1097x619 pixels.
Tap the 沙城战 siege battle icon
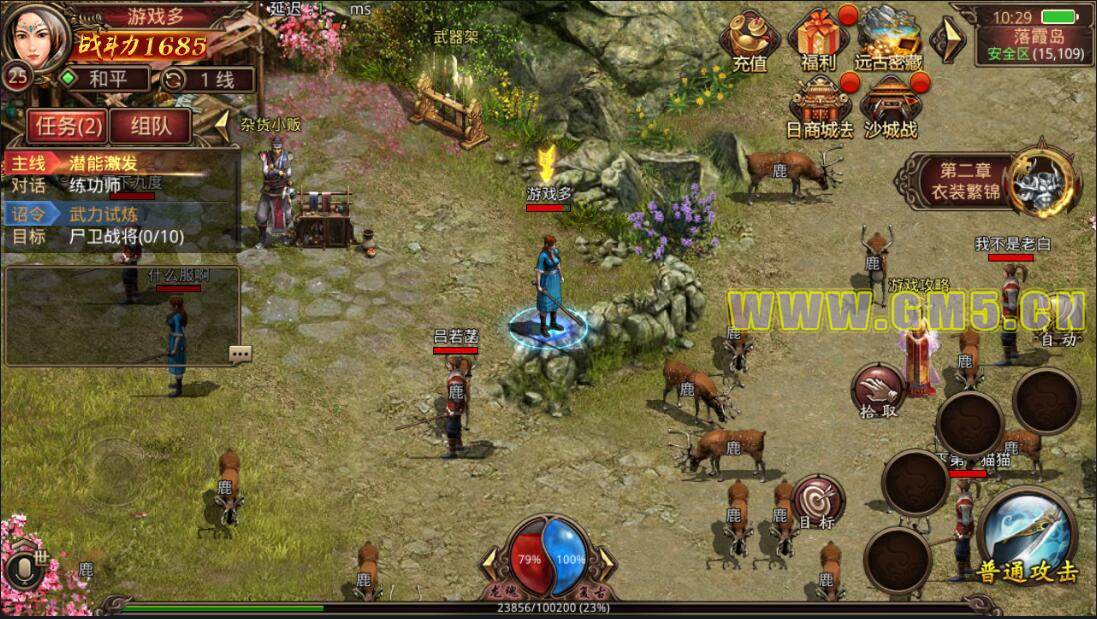[x=888, y=108]
